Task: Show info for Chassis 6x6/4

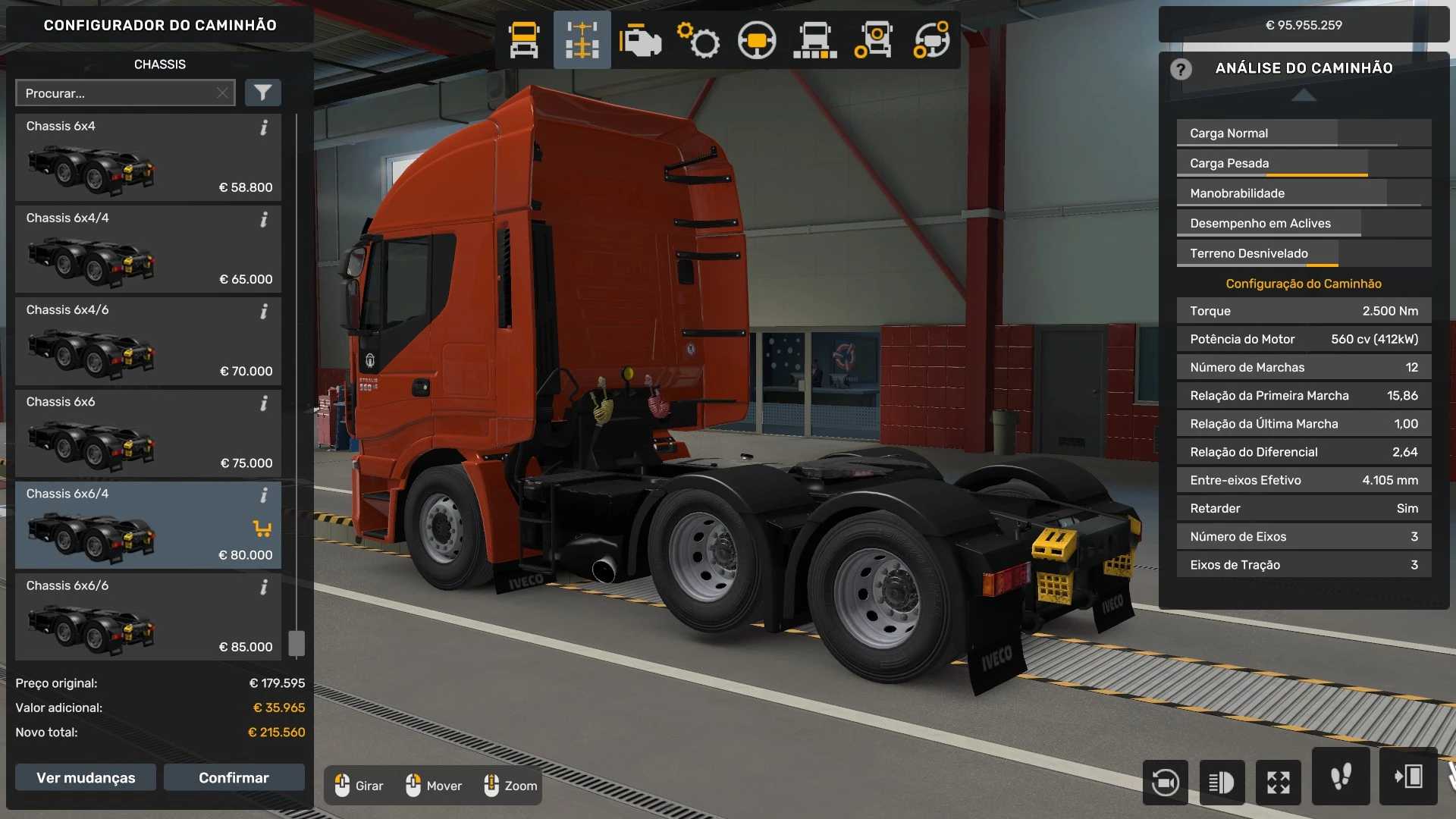Action: (264, 496)
